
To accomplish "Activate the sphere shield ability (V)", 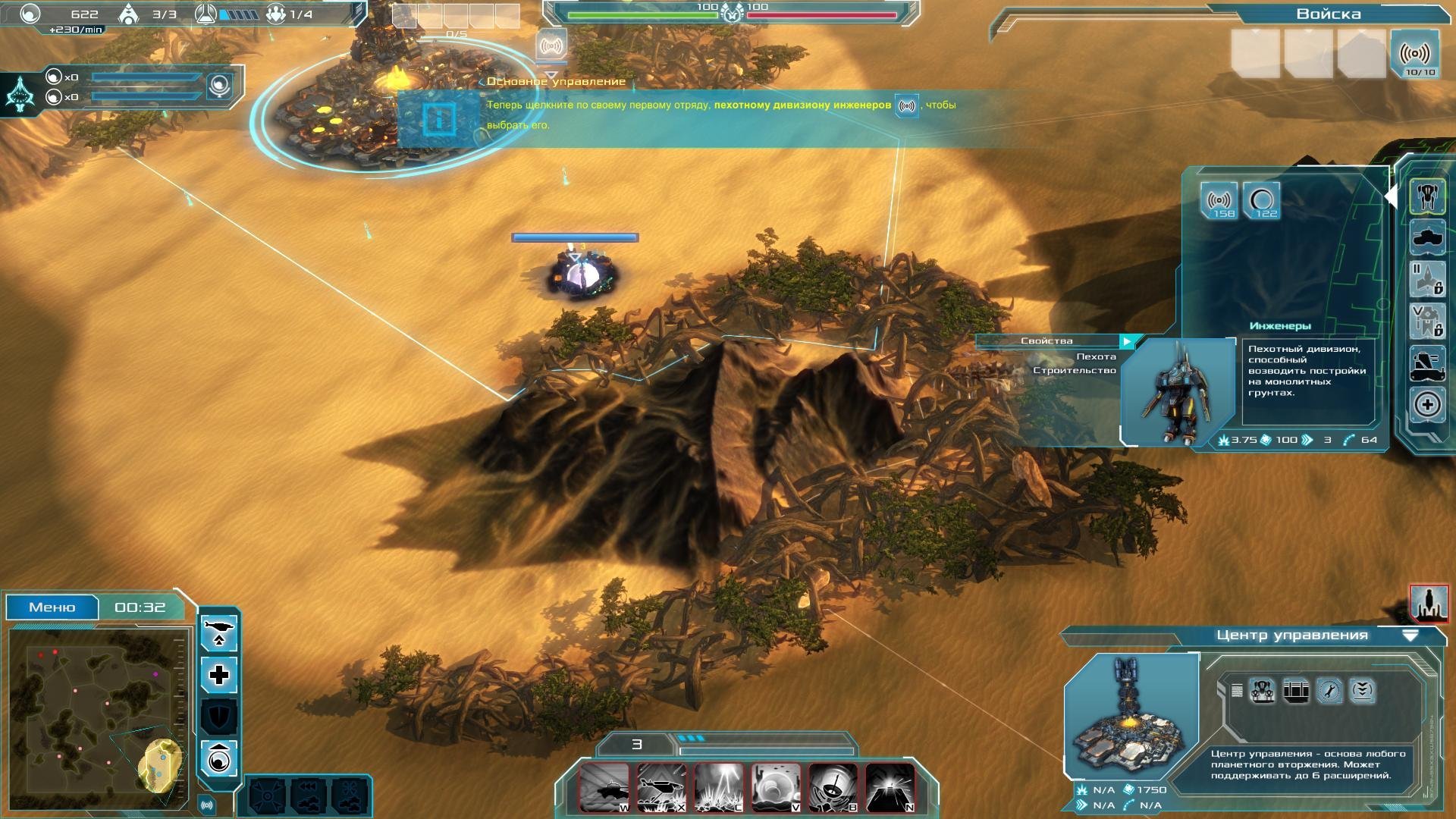I will (x=776, y=787).
